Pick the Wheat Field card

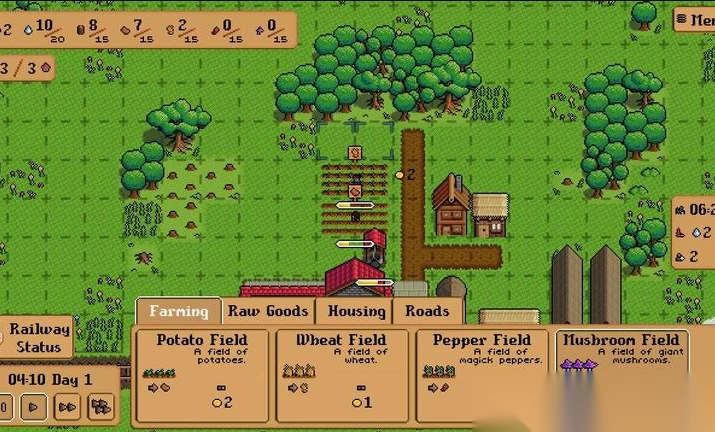tap(341, 374)
